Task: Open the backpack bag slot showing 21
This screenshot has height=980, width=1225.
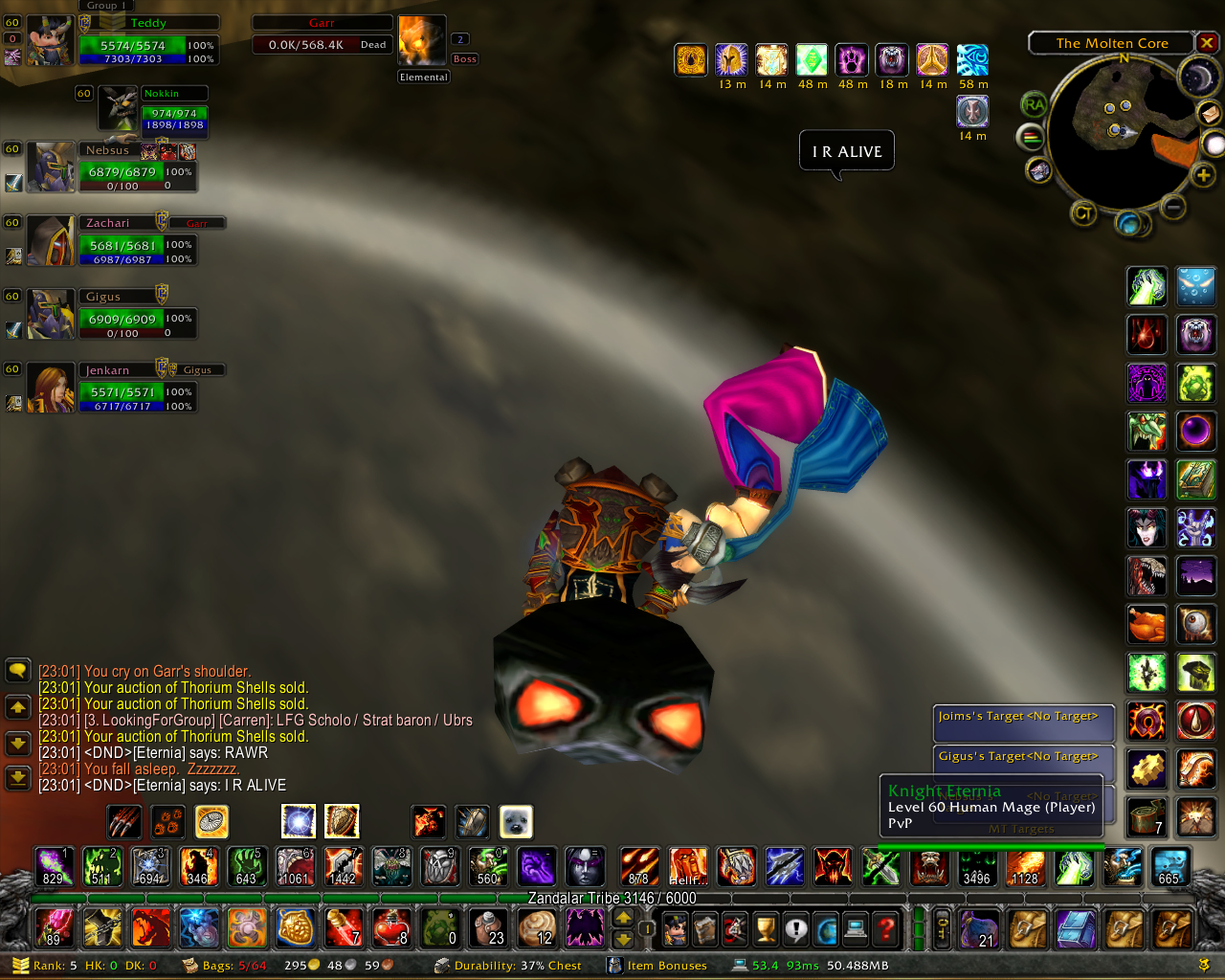Action: click(x=978, y=927)
